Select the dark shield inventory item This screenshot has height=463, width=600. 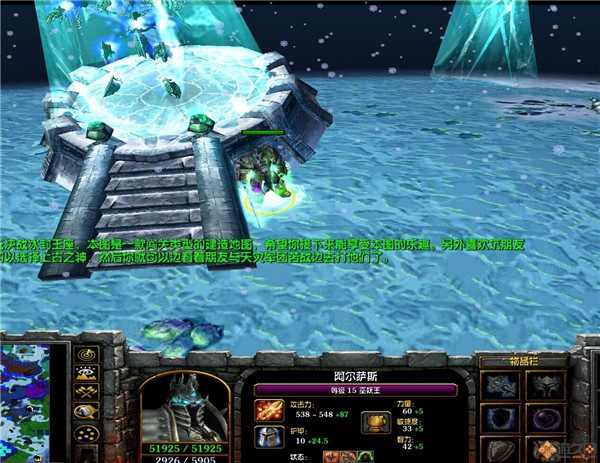[x=498, y=419]
